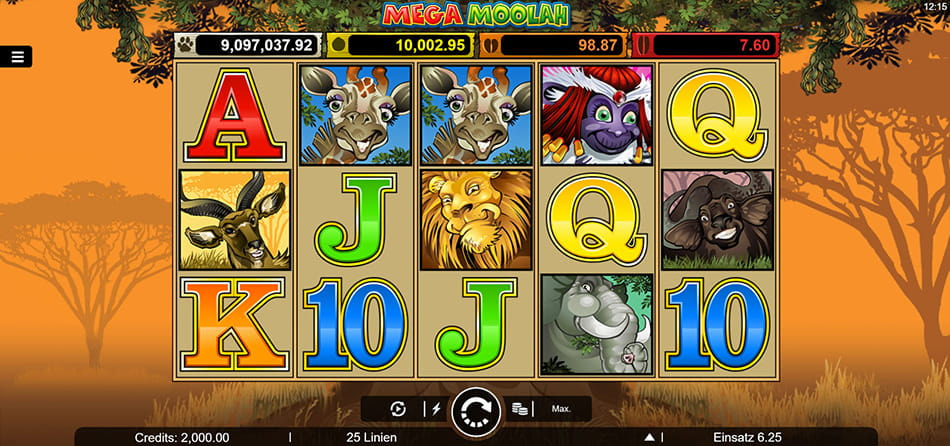
Task: Toggle quick spin lightning bolt
Action: click(x=434, y=409)
